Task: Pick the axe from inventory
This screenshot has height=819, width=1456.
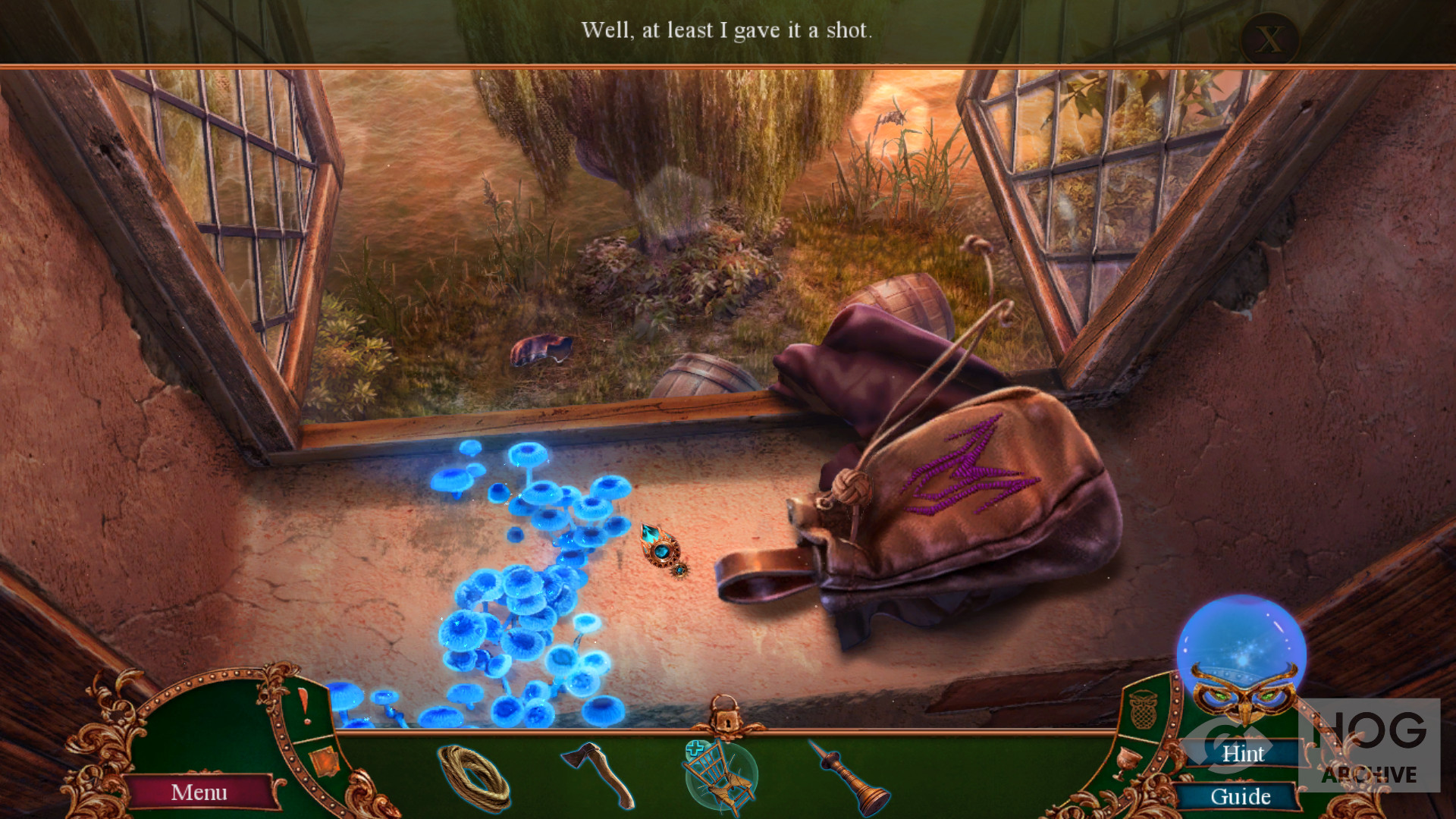Action: coord(598,773)
